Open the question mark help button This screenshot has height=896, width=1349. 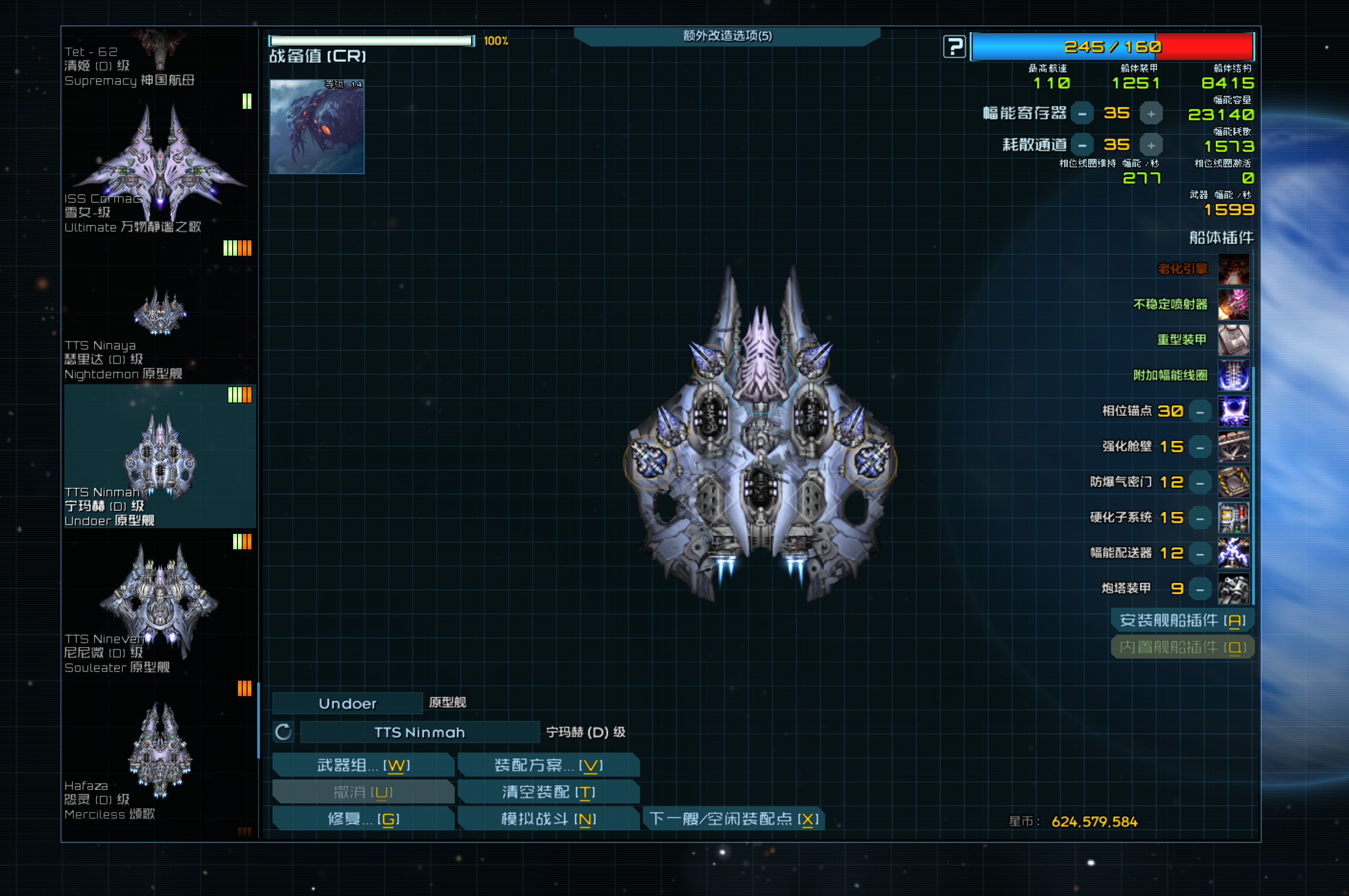[x=954, y=47]
